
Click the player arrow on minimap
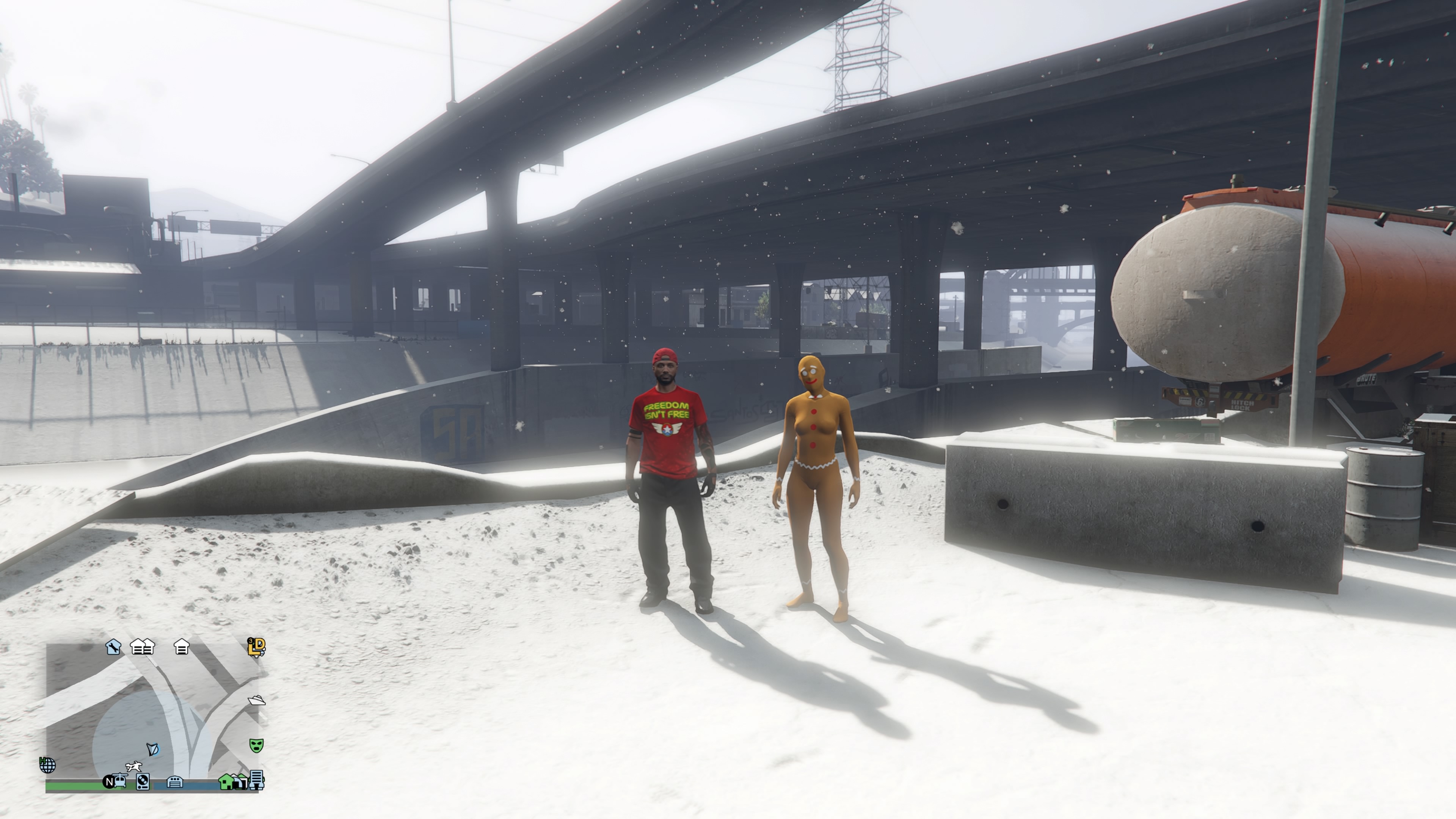tap(152, 750)
